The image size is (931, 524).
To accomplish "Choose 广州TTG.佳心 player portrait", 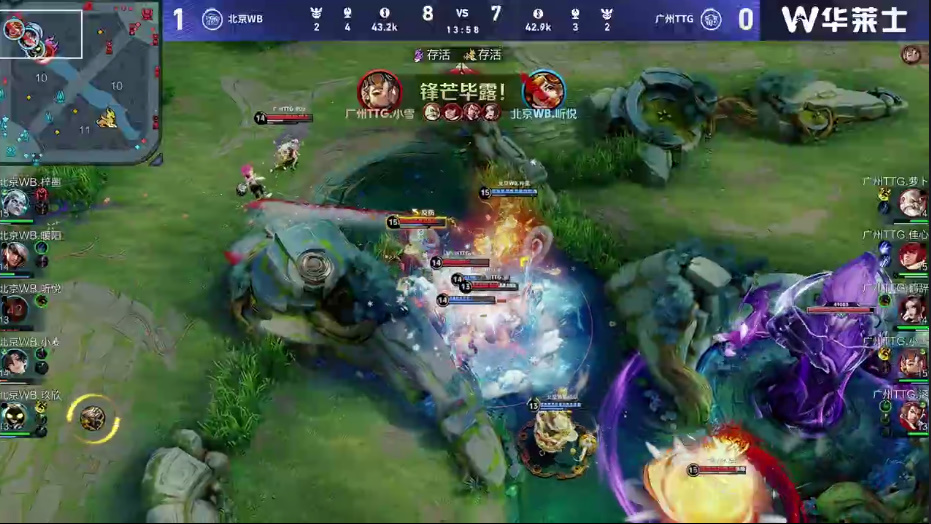I will pos(912,256).
